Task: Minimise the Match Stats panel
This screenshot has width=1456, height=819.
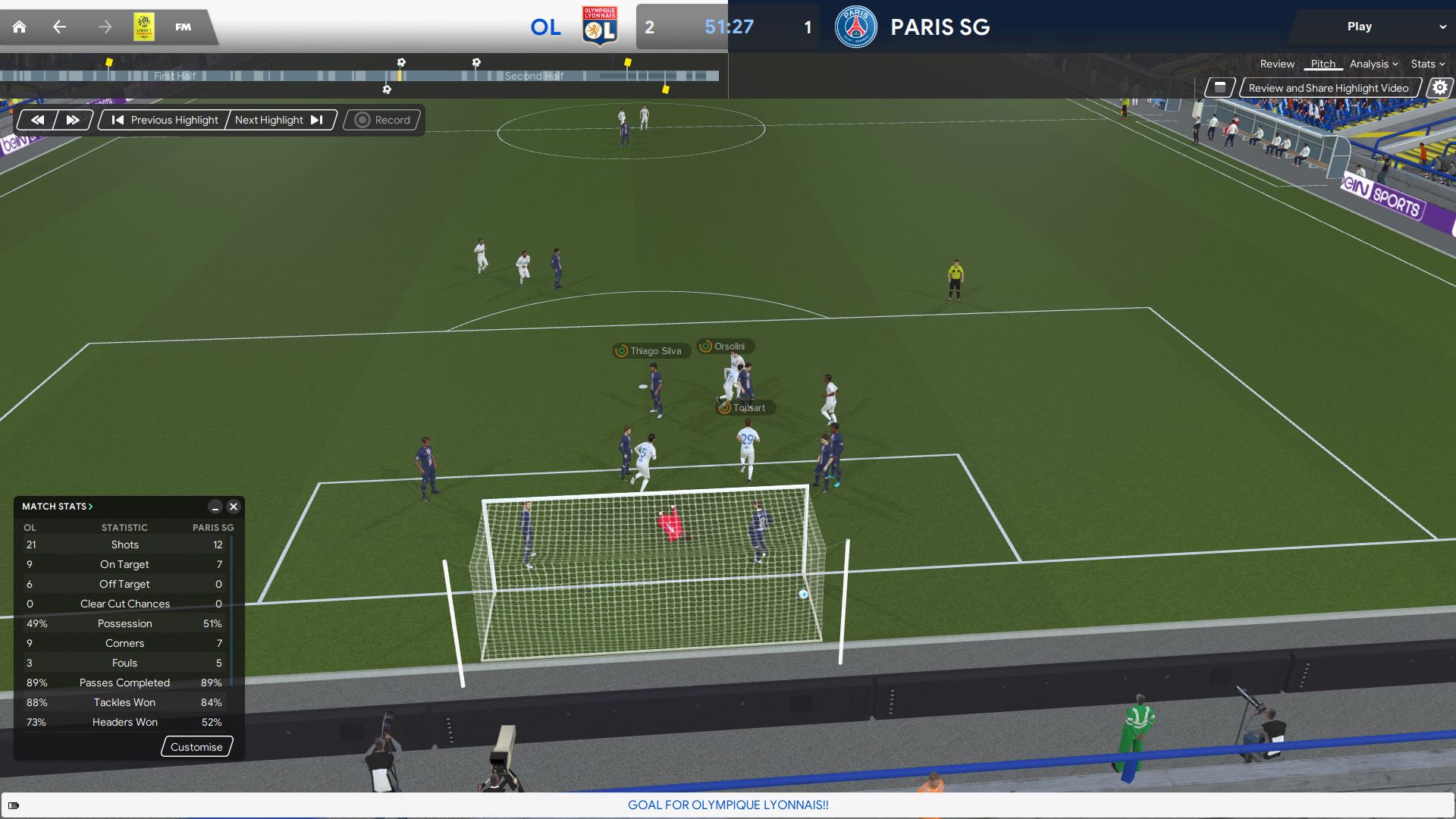Action: pos(215,507)
